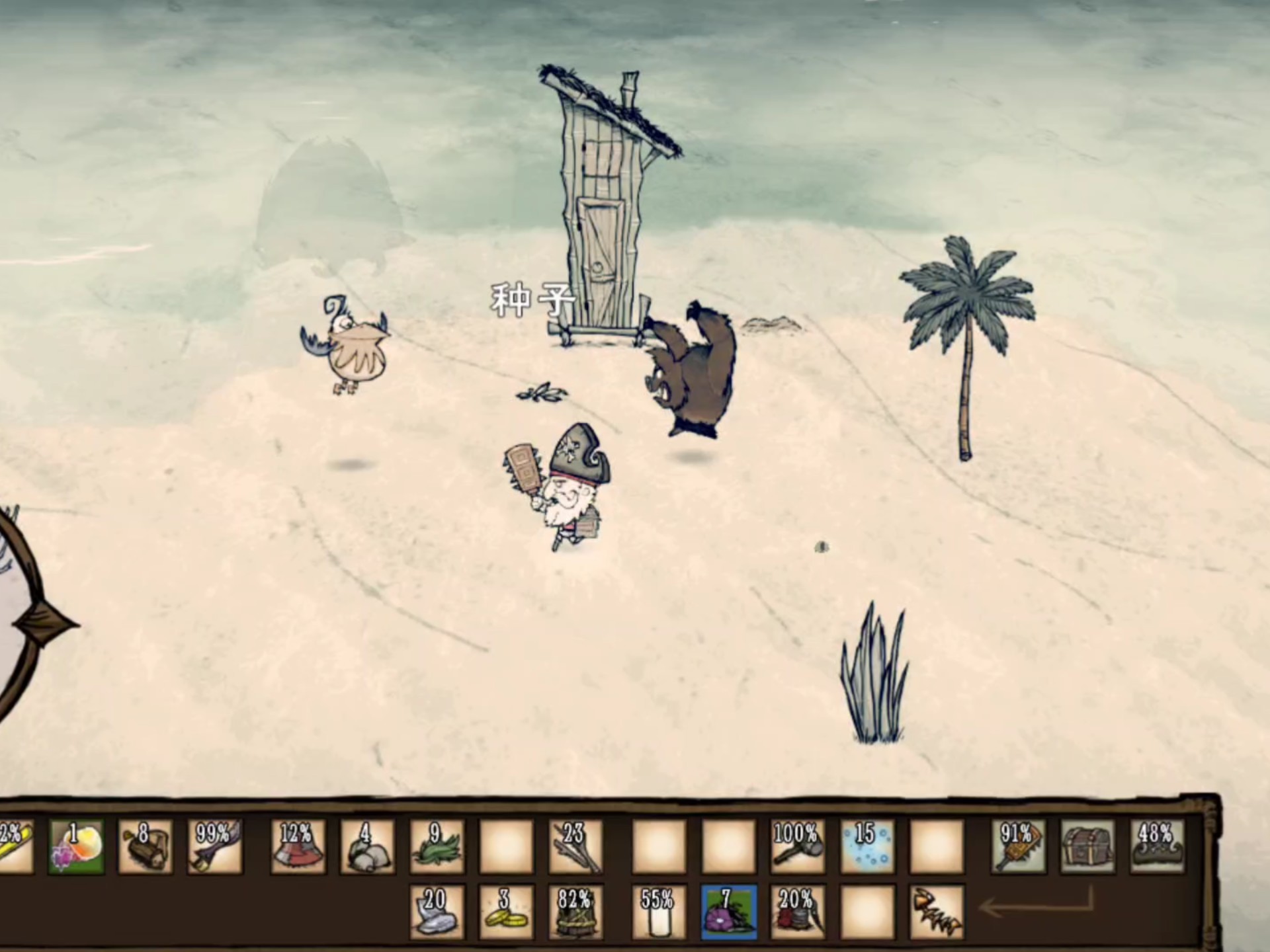
Task: Choose the stack of 15 blue sparkly items
Action: click(867, 847)
